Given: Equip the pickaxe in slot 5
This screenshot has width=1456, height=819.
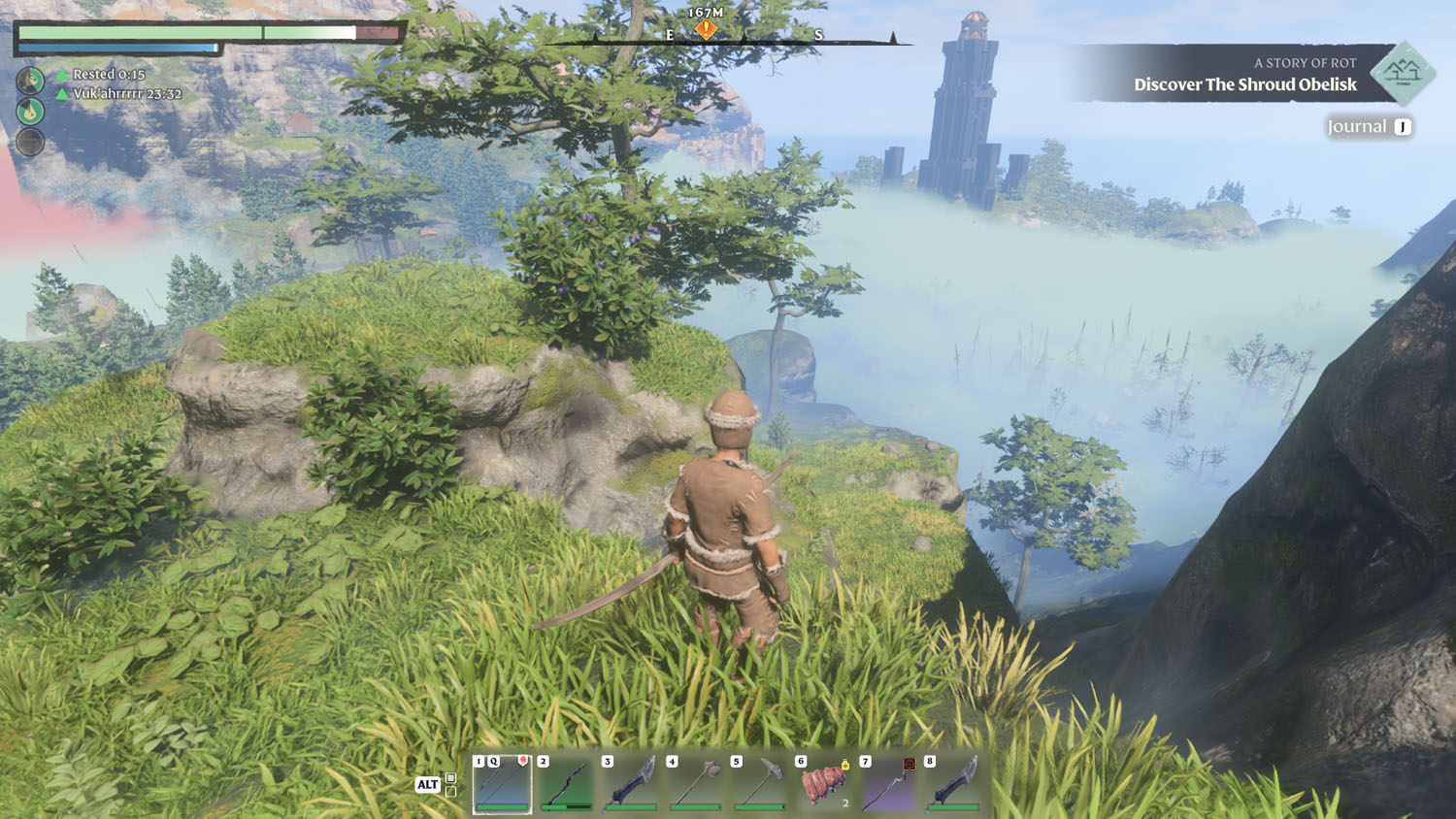Looking at the screenshot, I should 760,783.
